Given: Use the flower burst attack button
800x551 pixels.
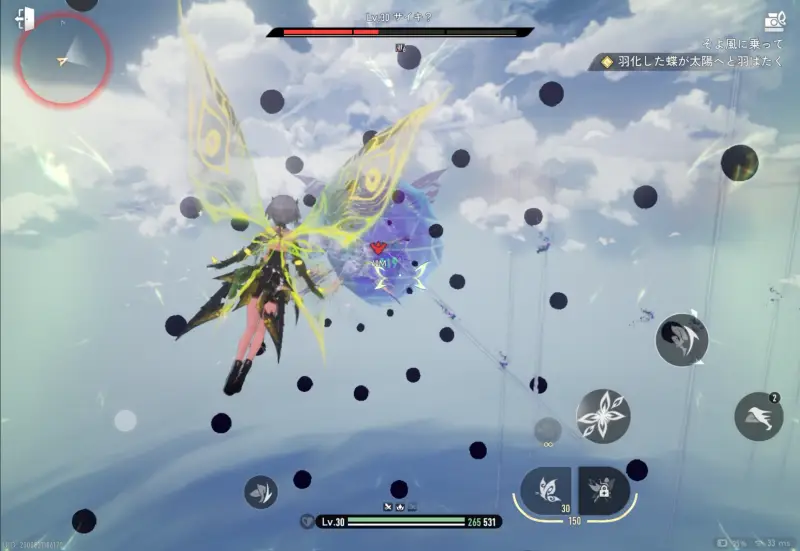Looking at the screenshot, I should pos(604,416).
